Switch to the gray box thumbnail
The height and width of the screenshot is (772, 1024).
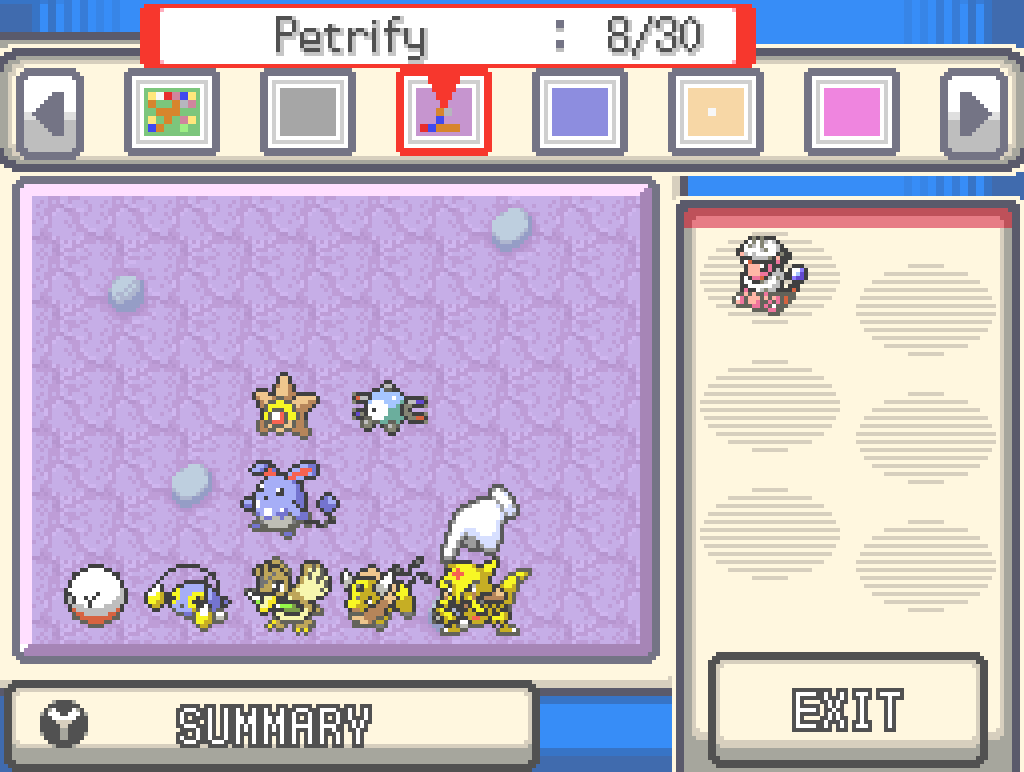coord(308,112)
